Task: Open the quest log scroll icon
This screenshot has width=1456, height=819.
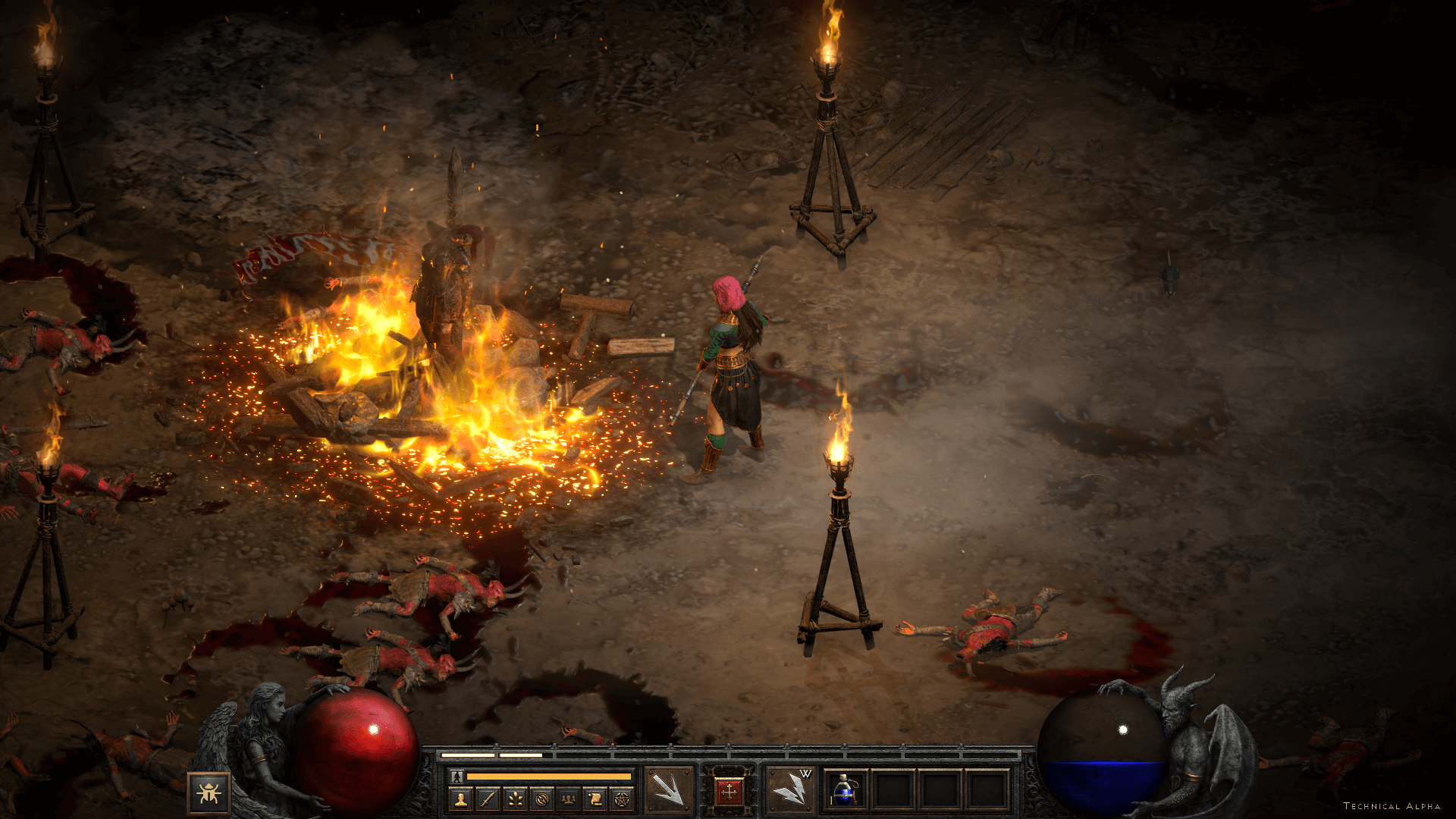Action: click(595, 799)
